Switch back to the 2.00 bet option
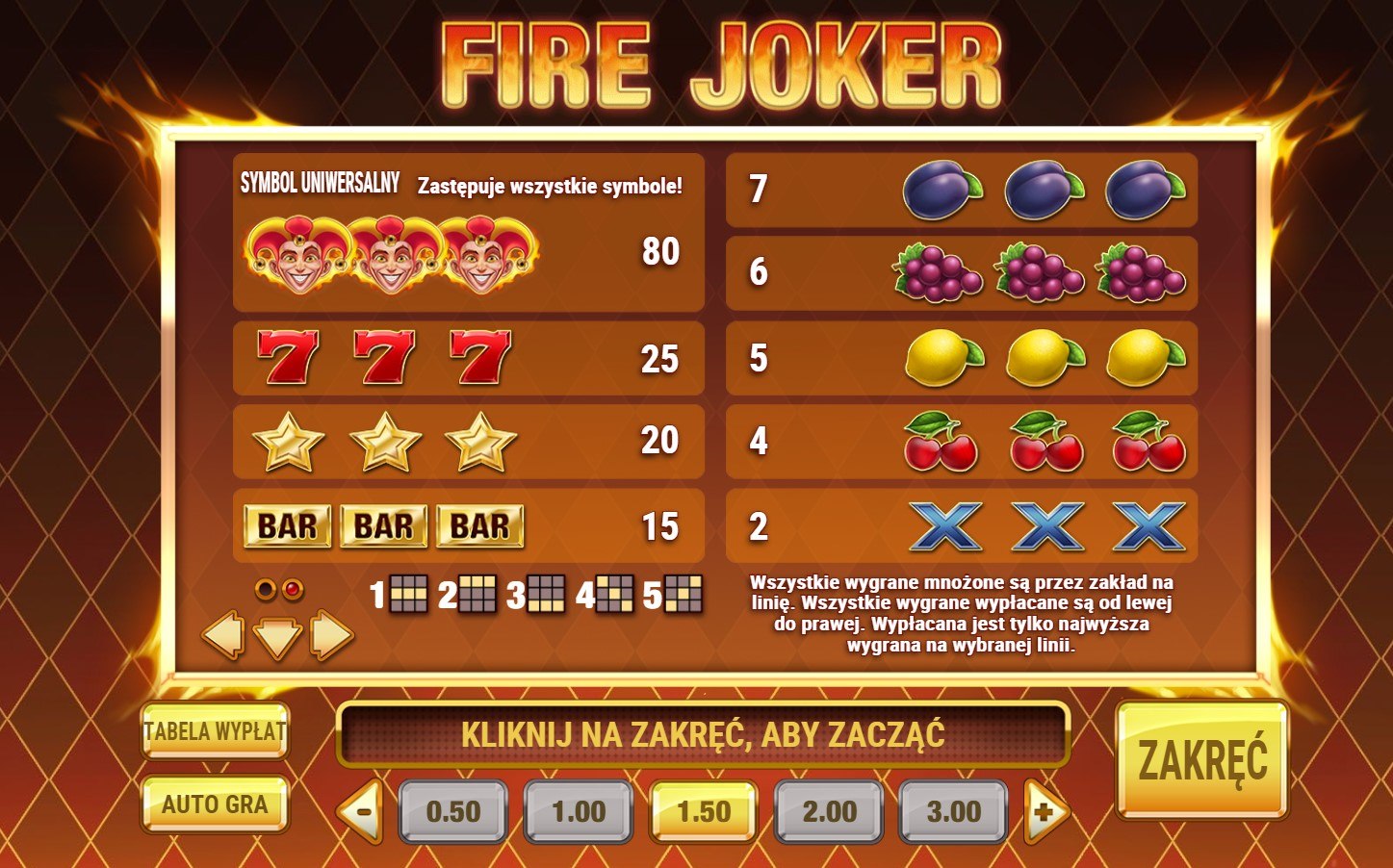Viewport: 1393px width, 868px height. point(827,810)
